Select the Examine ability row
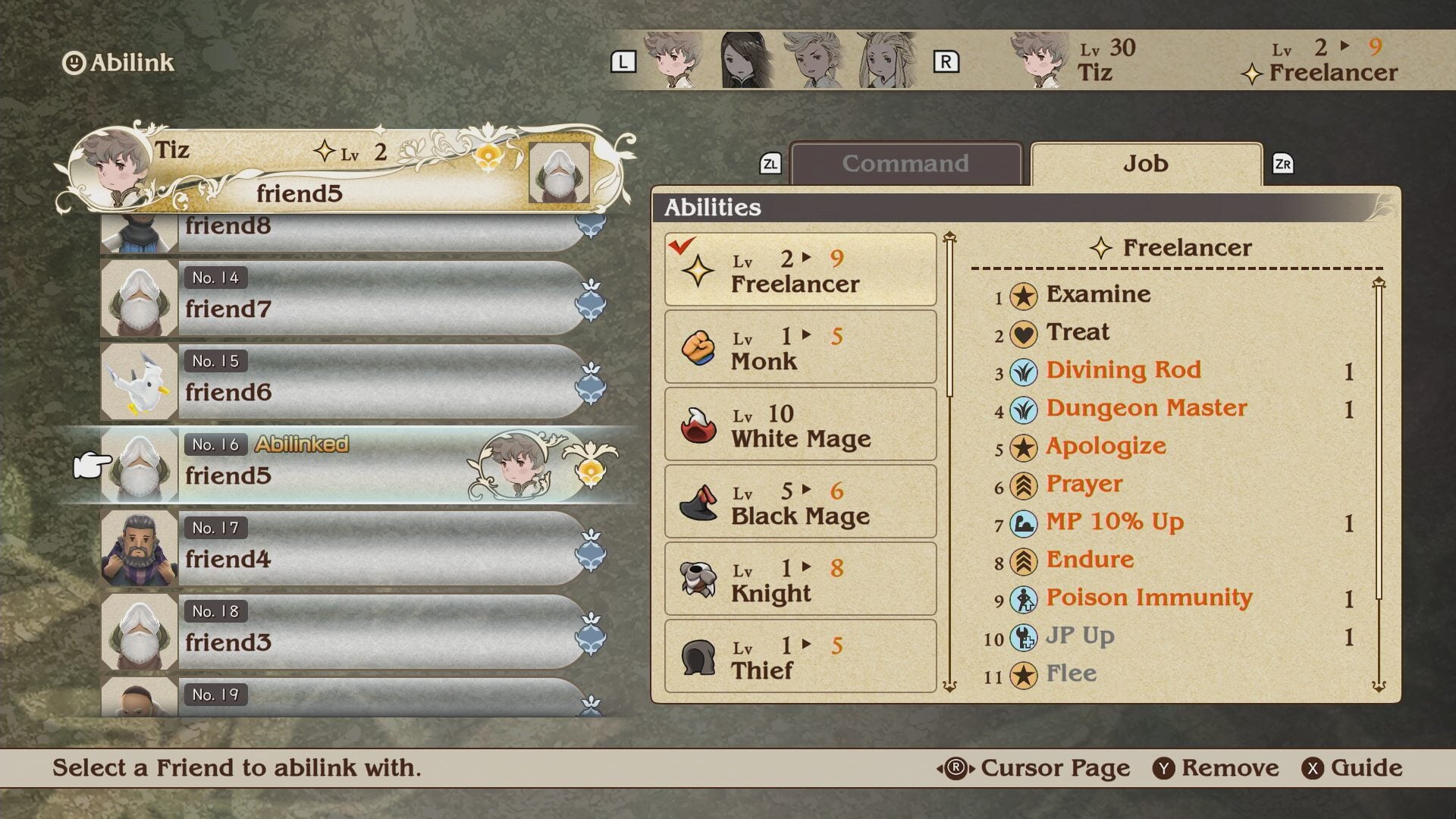The image size is (1456, 819). click(x=1098, y=294)
